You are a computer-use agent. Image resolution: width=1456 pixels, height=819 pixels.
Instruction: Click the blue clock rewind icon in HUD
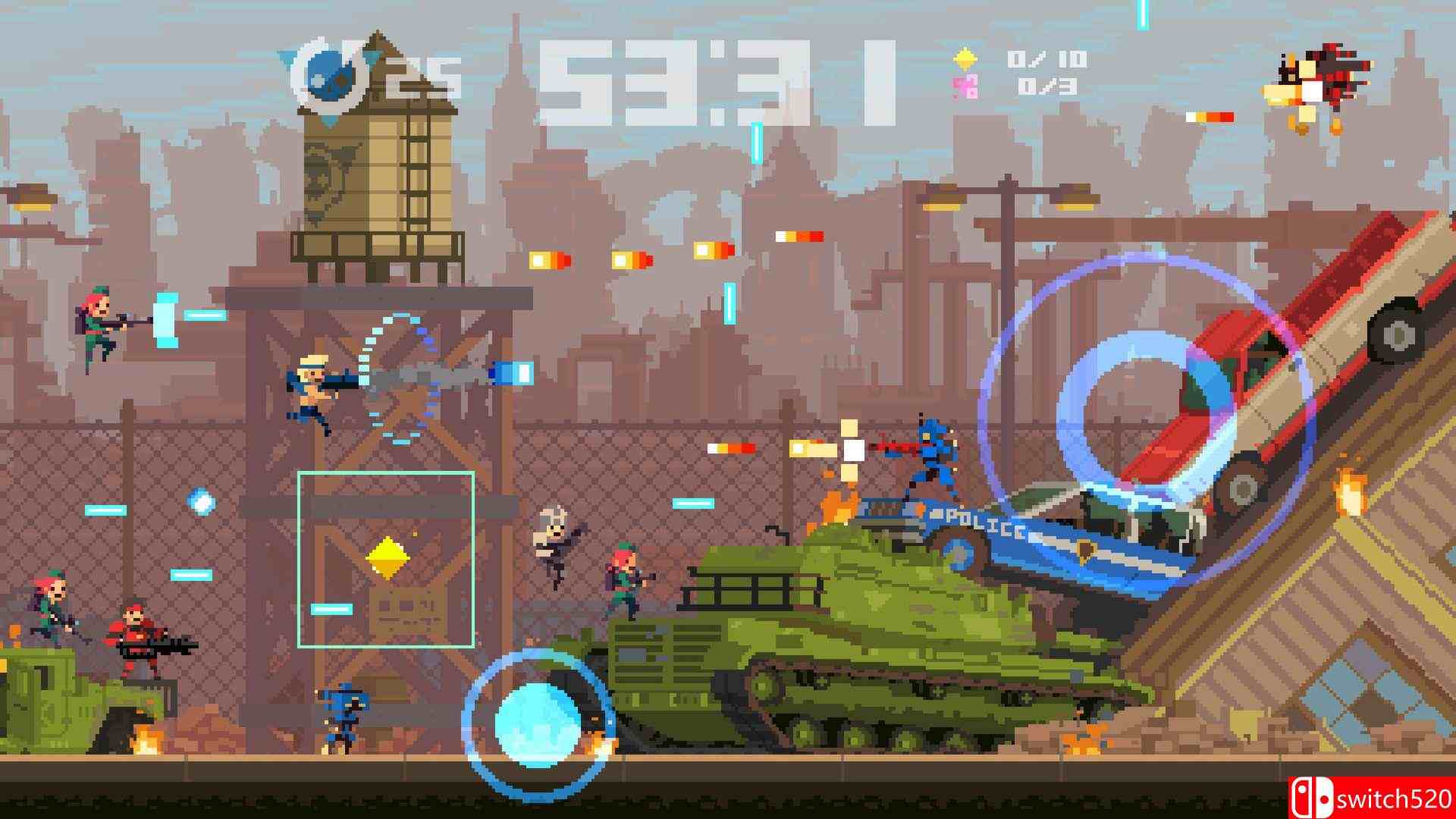331,74
